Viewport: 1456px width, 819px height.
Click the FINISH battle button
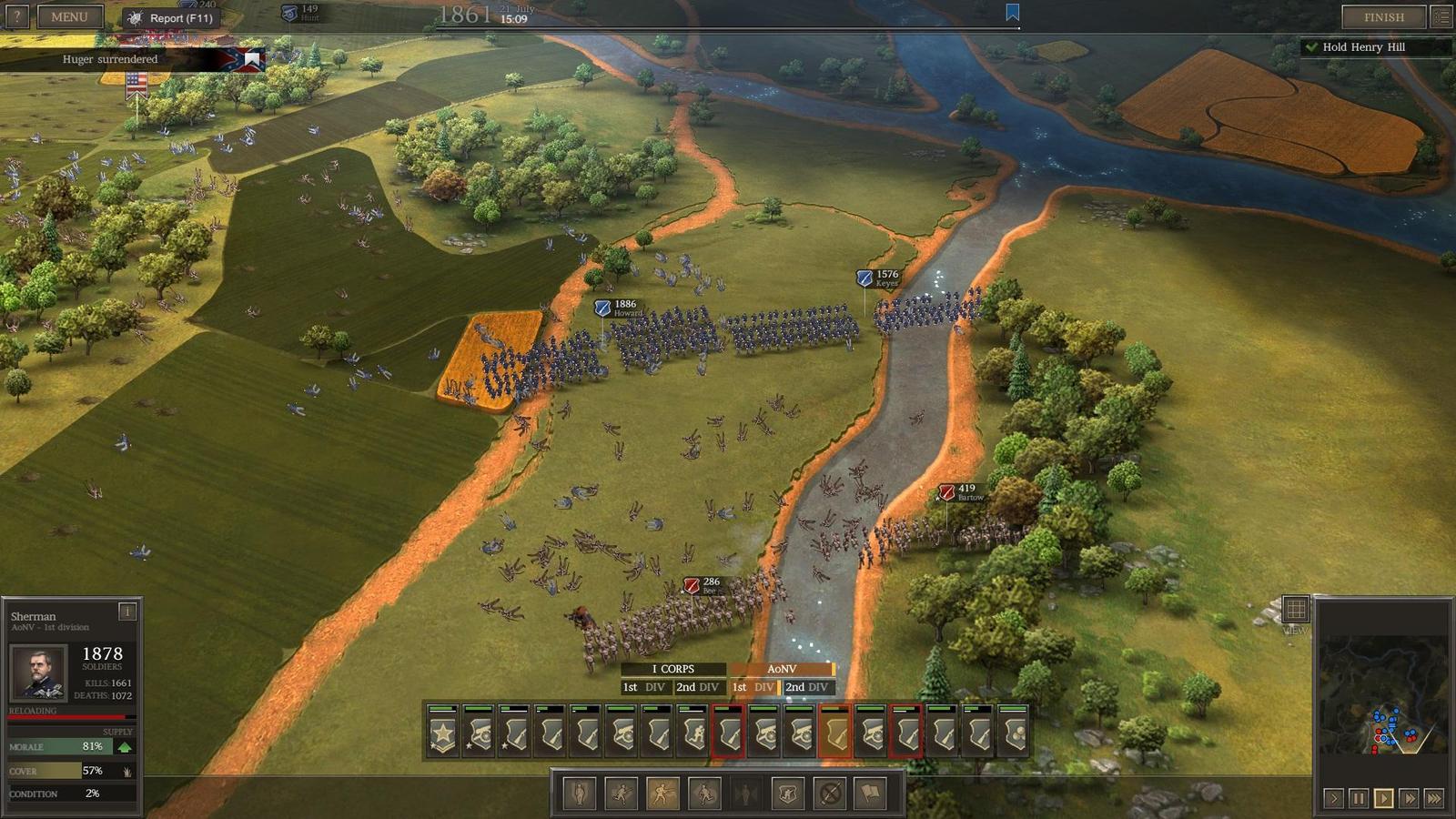pos(1383,16)
